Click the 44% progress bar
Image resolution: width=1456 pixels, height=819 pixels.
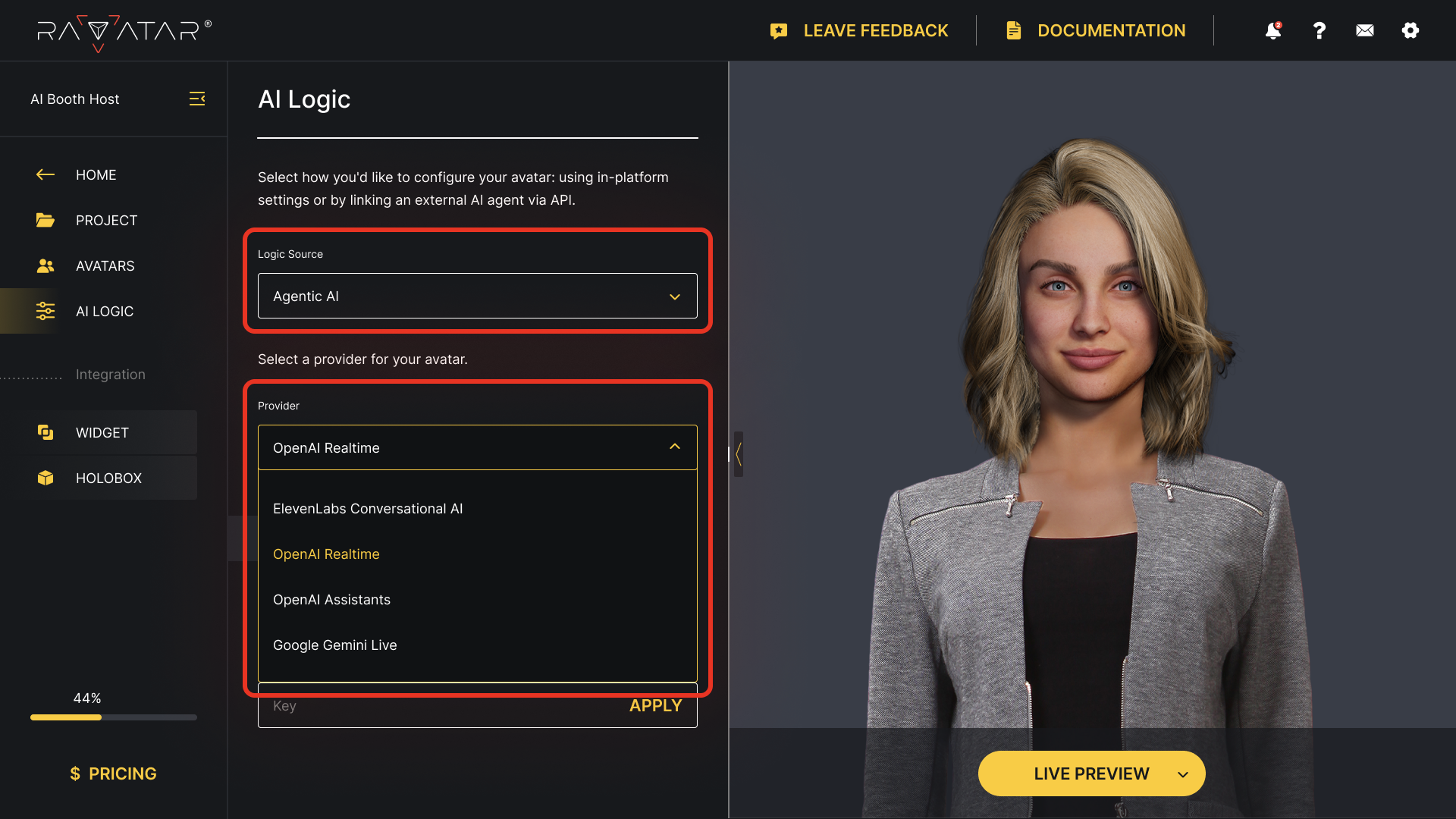(112, 717)
